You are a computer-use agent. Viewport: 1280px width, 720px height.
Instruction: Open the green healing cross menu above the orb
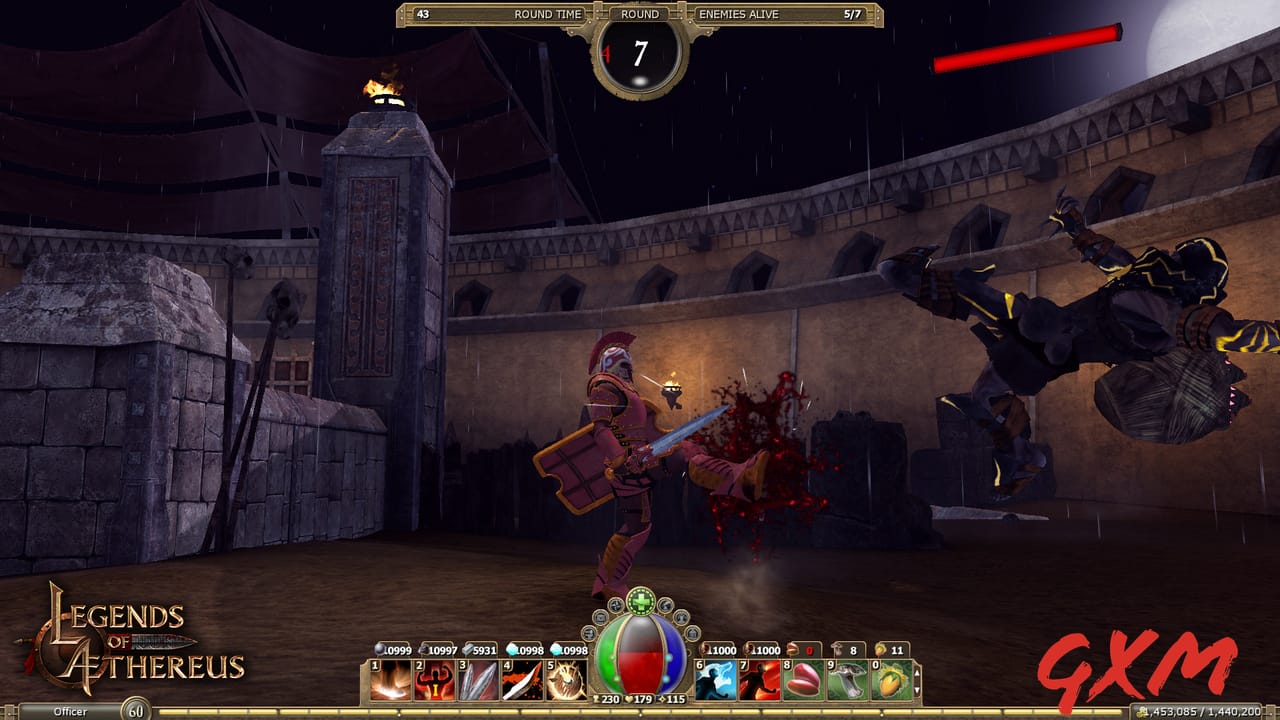coord(641,600)
